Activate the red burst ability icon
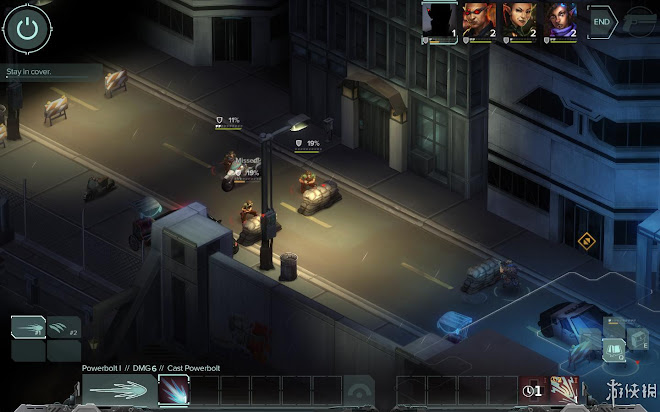The image size is (660, 412). point(564,390)
